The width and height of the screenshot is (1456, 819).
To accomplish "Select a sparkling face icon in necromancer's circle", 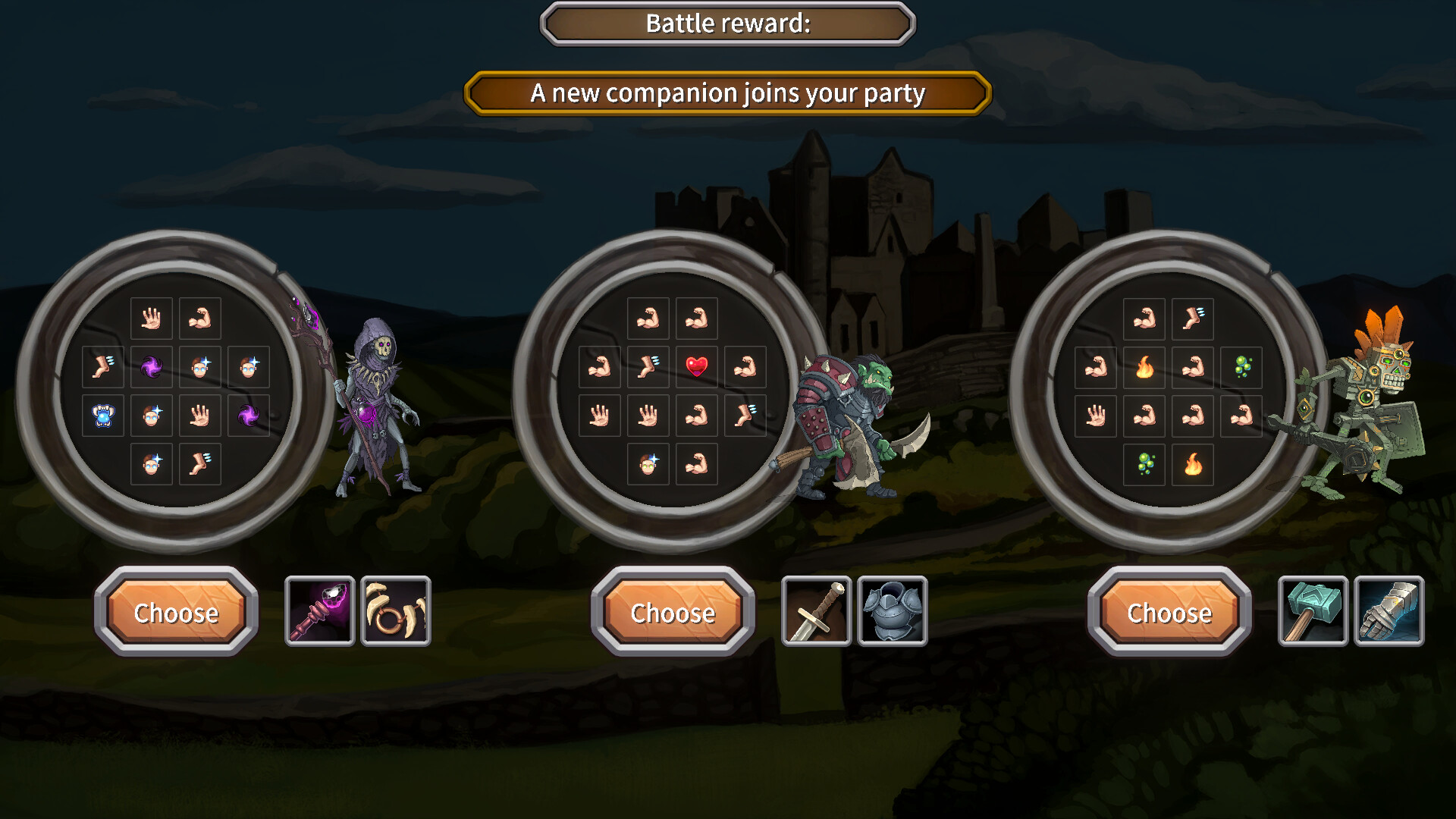I will tap(199, 367).
